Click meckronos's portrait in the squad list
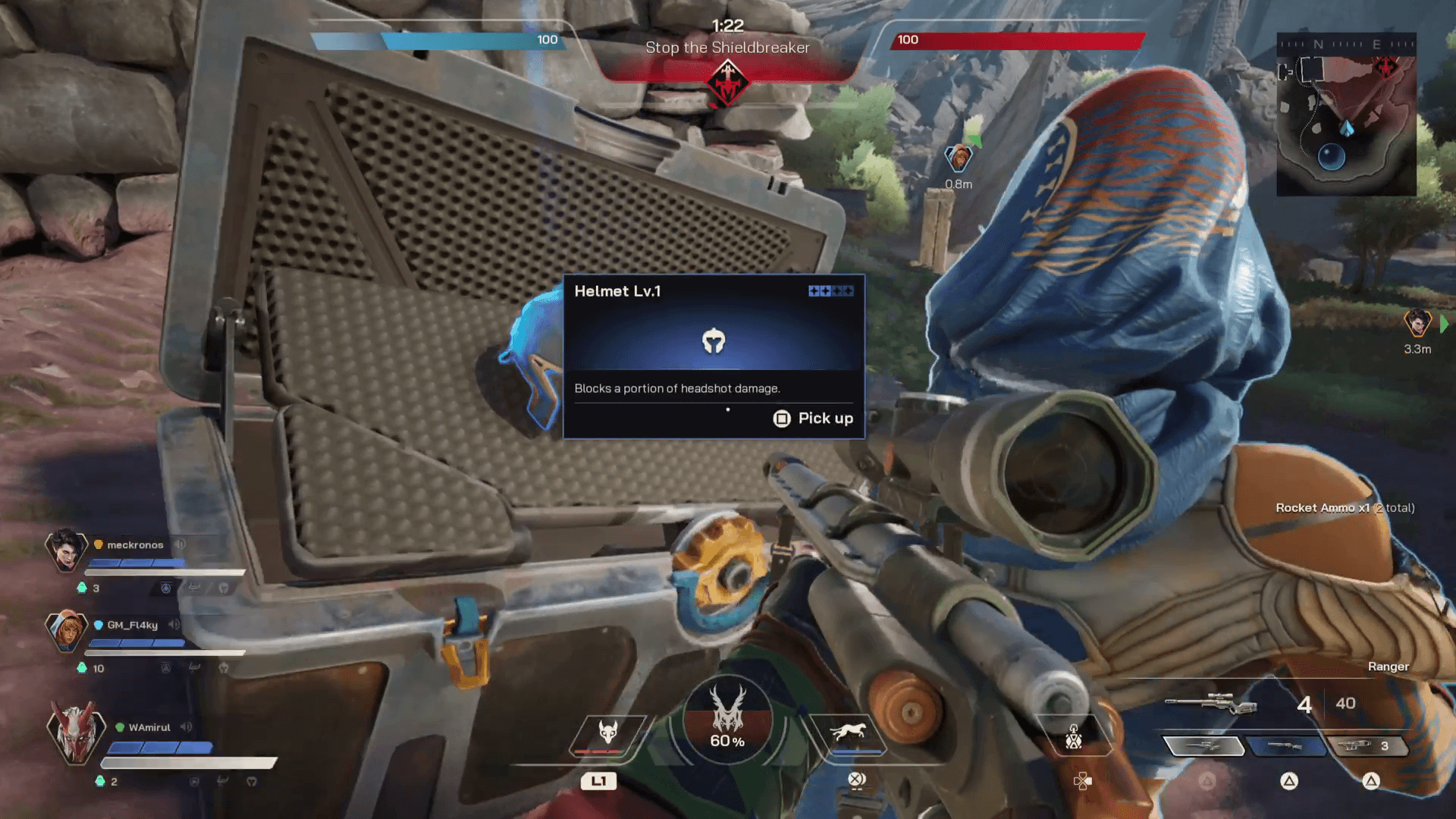Image resolution: width=1456 pixels, height=819 pixels. click(x=68, y=551)
